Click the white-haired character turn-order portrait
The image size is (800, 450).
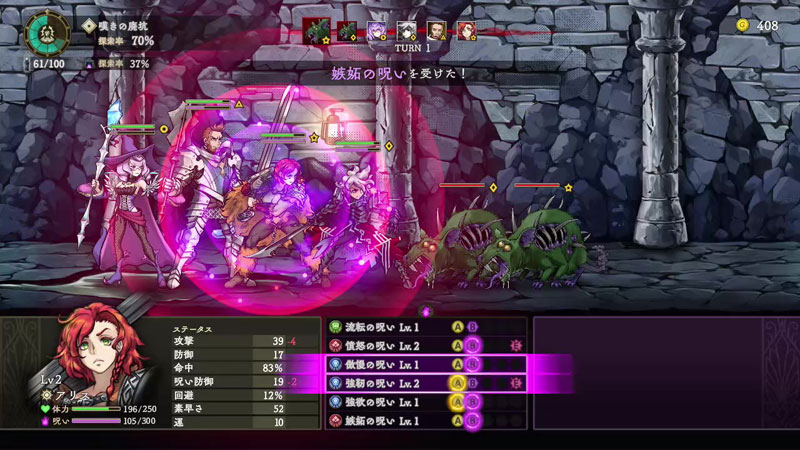click(x=407, y=31)
